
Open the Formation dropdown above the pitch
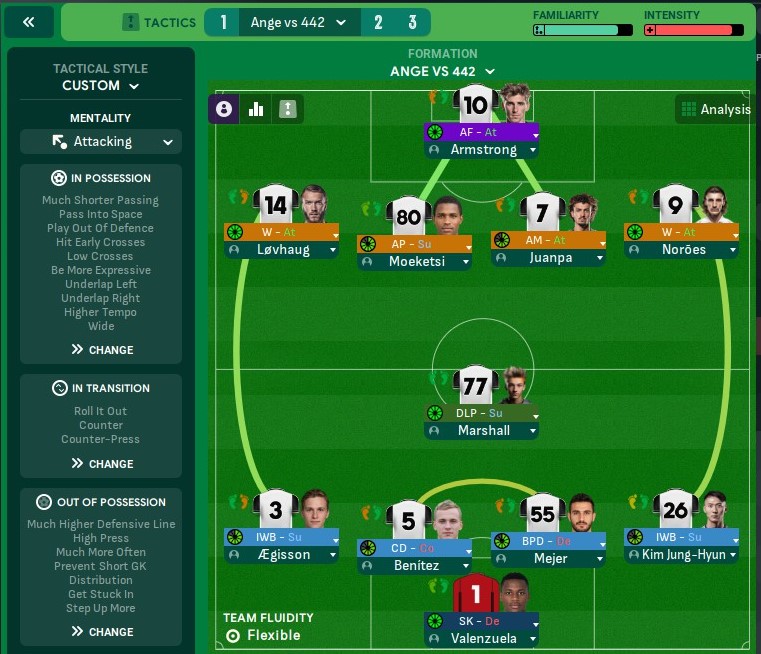click(x=443, y=71)
